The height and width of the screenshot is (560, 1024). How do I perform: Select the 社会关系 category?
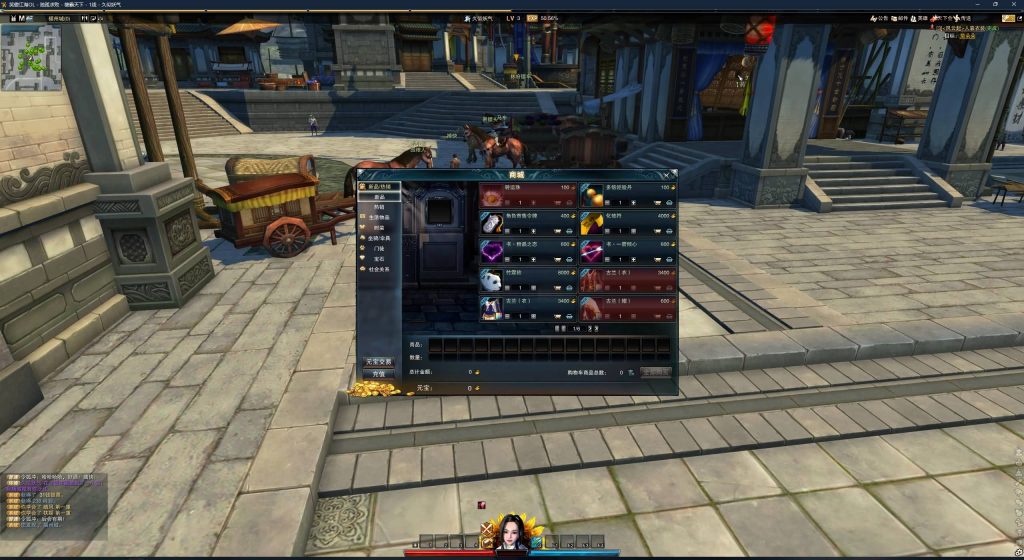point(378,269)
